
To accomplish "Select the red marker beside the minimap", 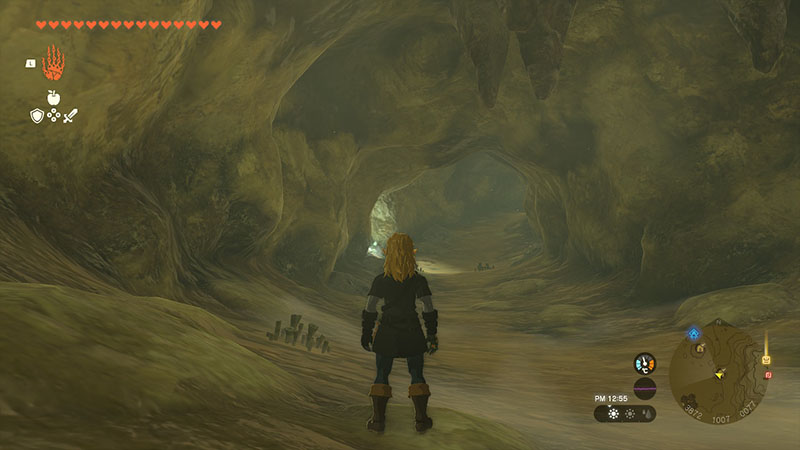I will (768, 374).
